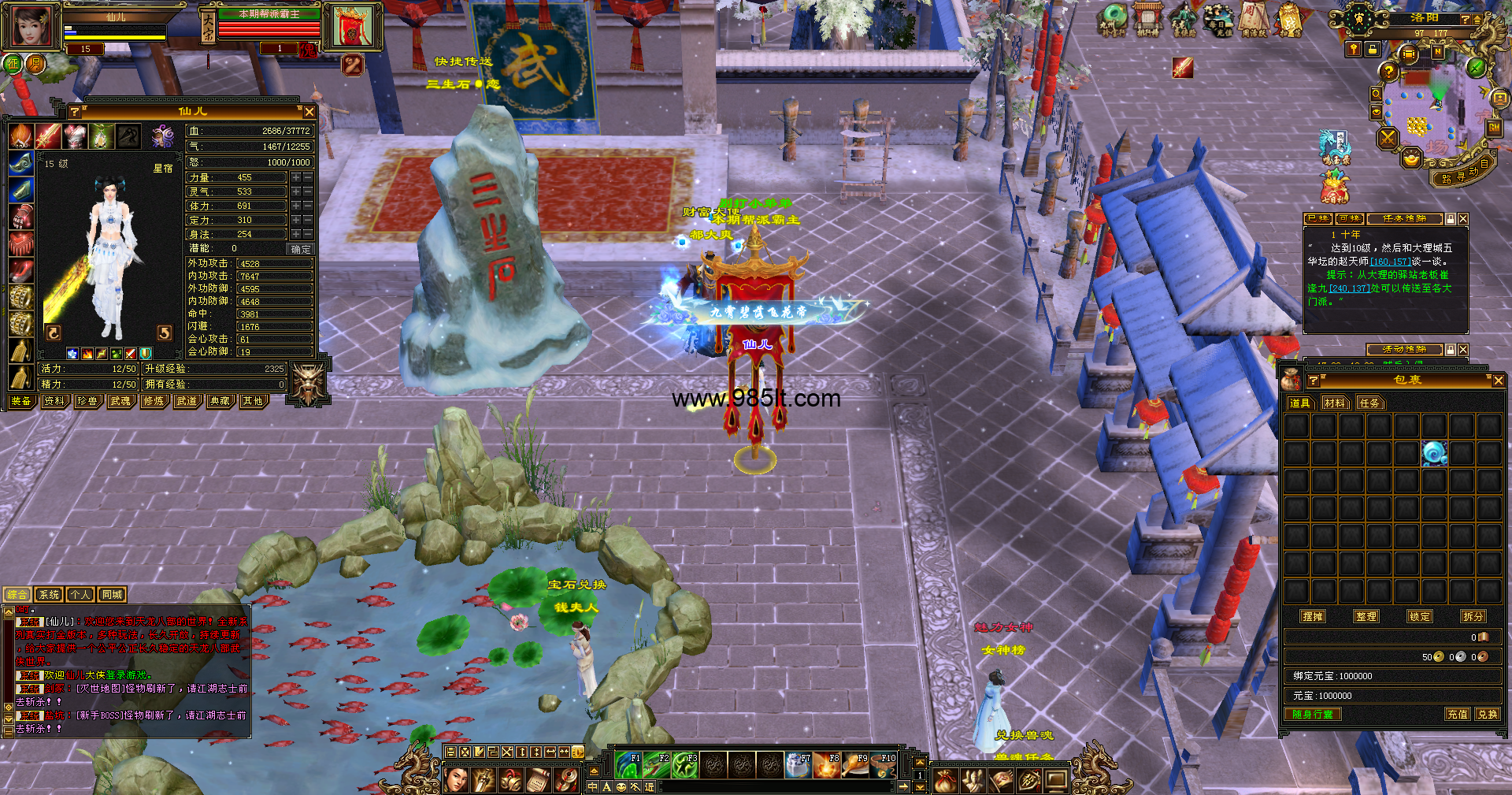Switch chat to the 系统 tab
The height and width of the screenshot is (795, 1512).
(x=49, y=595)
